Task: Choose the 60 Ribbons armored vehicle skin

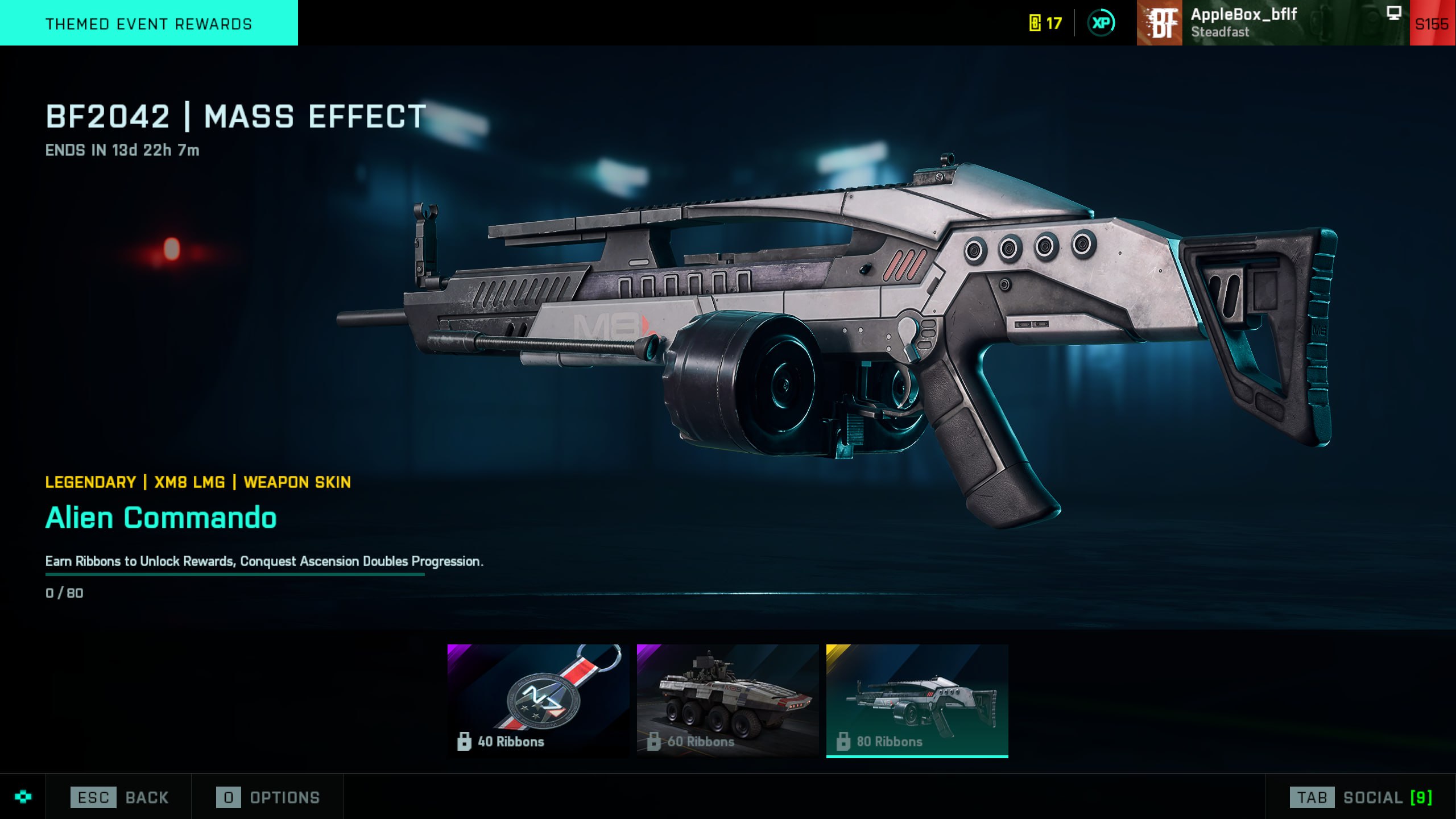Action: click(727, 700)
